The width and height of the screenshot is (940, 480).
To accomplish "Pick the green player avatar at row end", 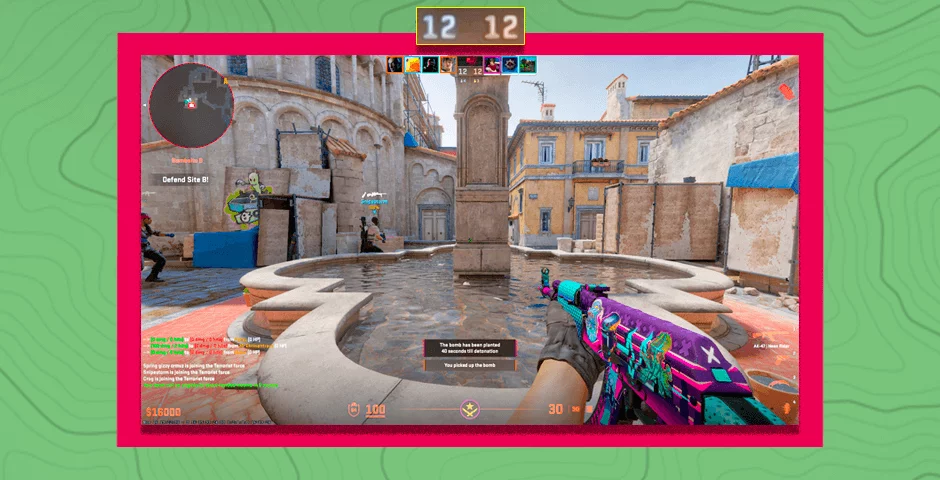I will tap(527, 65).
